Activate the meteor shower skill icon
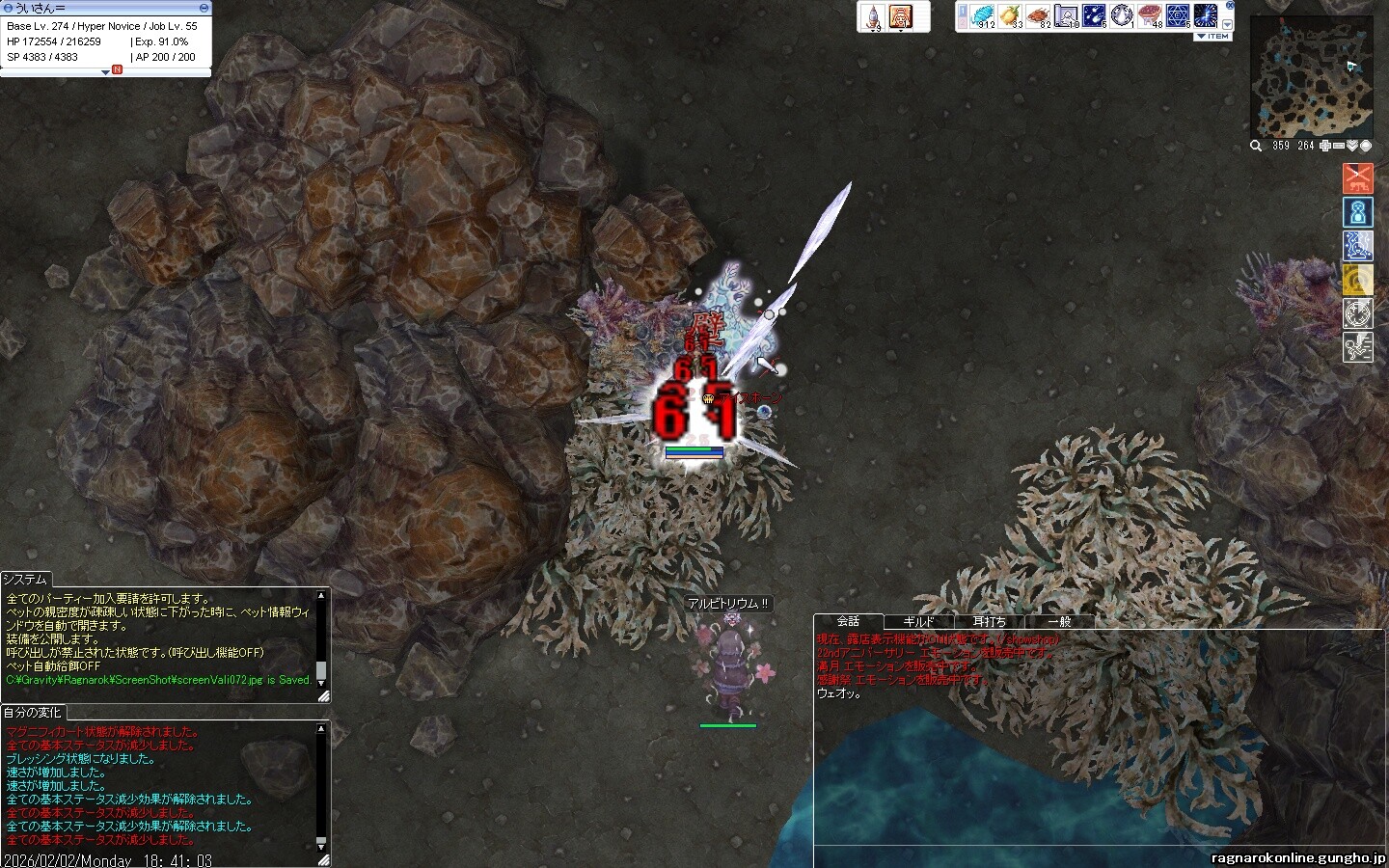Image resolution: width=1389 pixels, height=868 pixels. tap(1094, 15)
